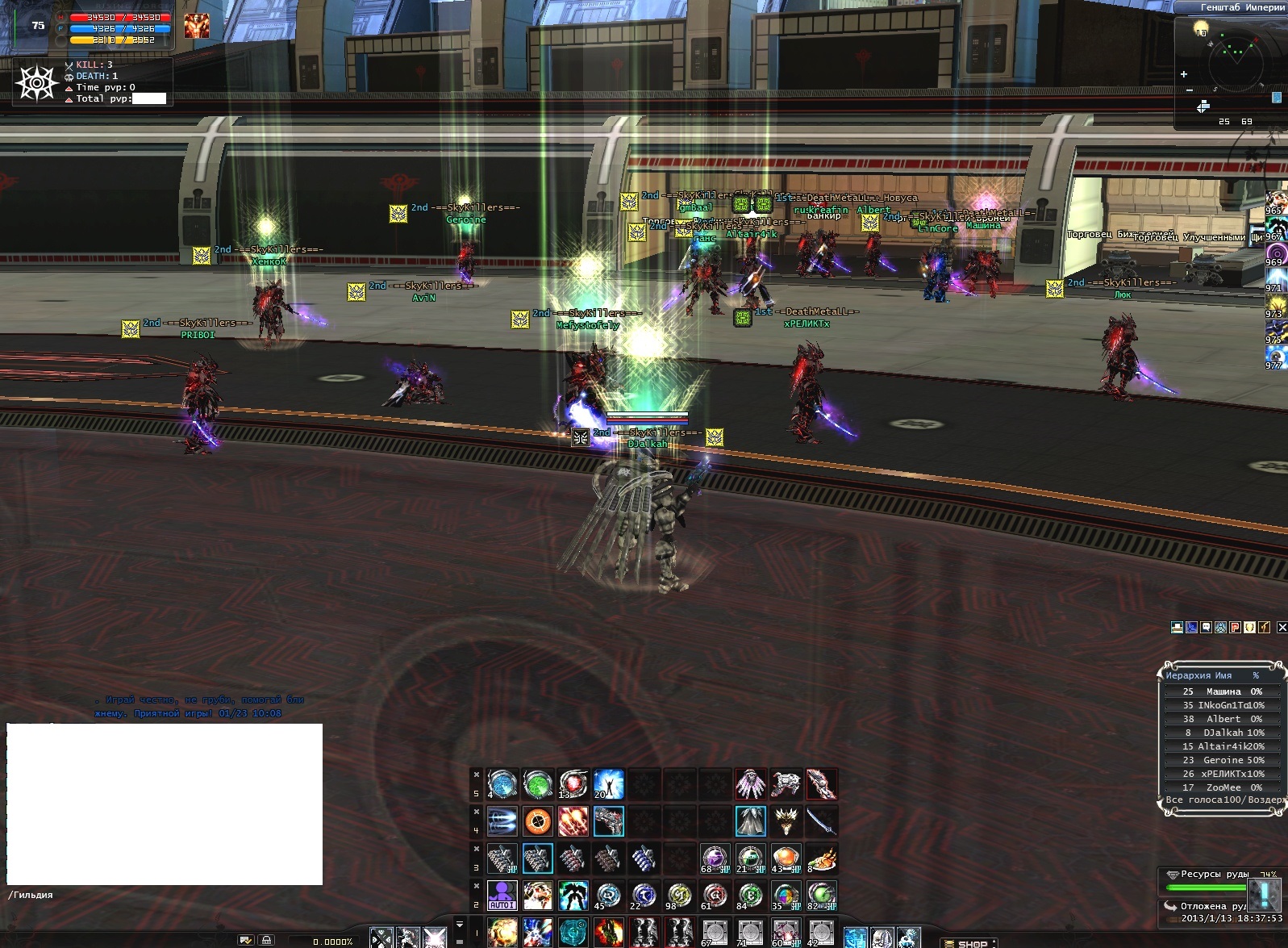Click the /Гильдия chat input field
The height and width of the screenshot is (948, 1288).
coord(161,895)
